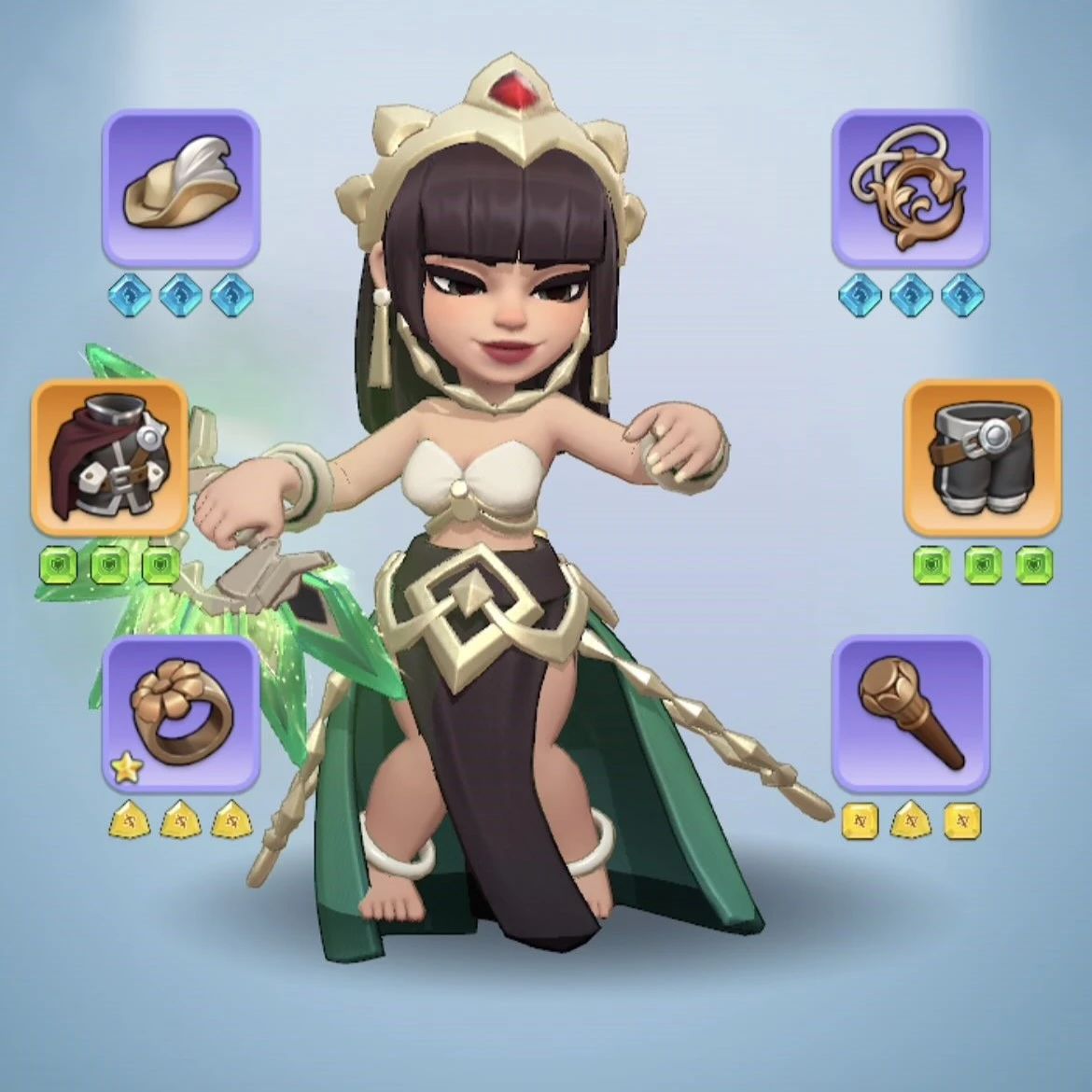The width and height of the screenshot is (1092, 1092).
Task: Select the gray belted pants slot
Action: point(982,457)
